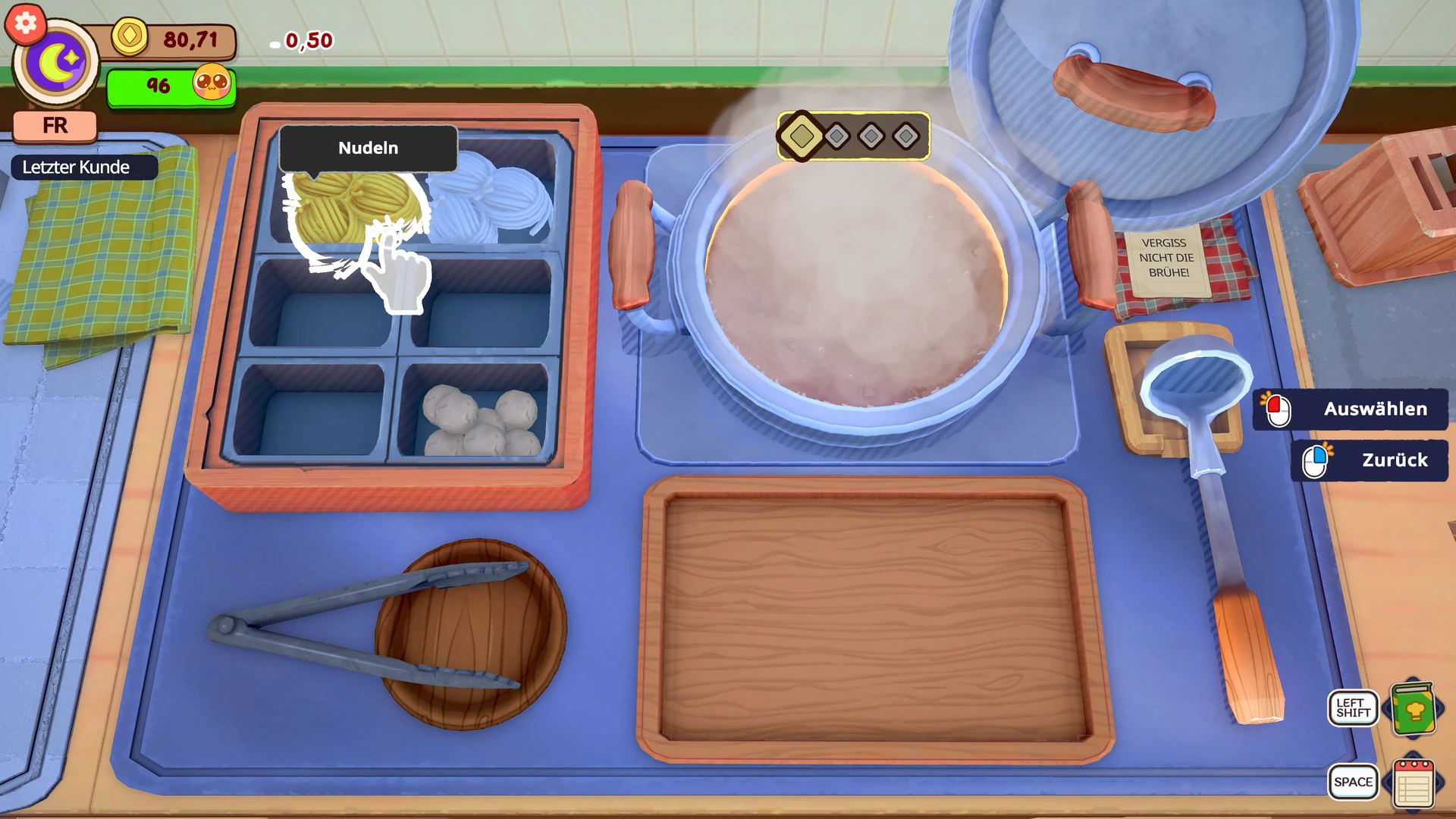Open the notepad calendar icon

click(x=1414, y=784)
